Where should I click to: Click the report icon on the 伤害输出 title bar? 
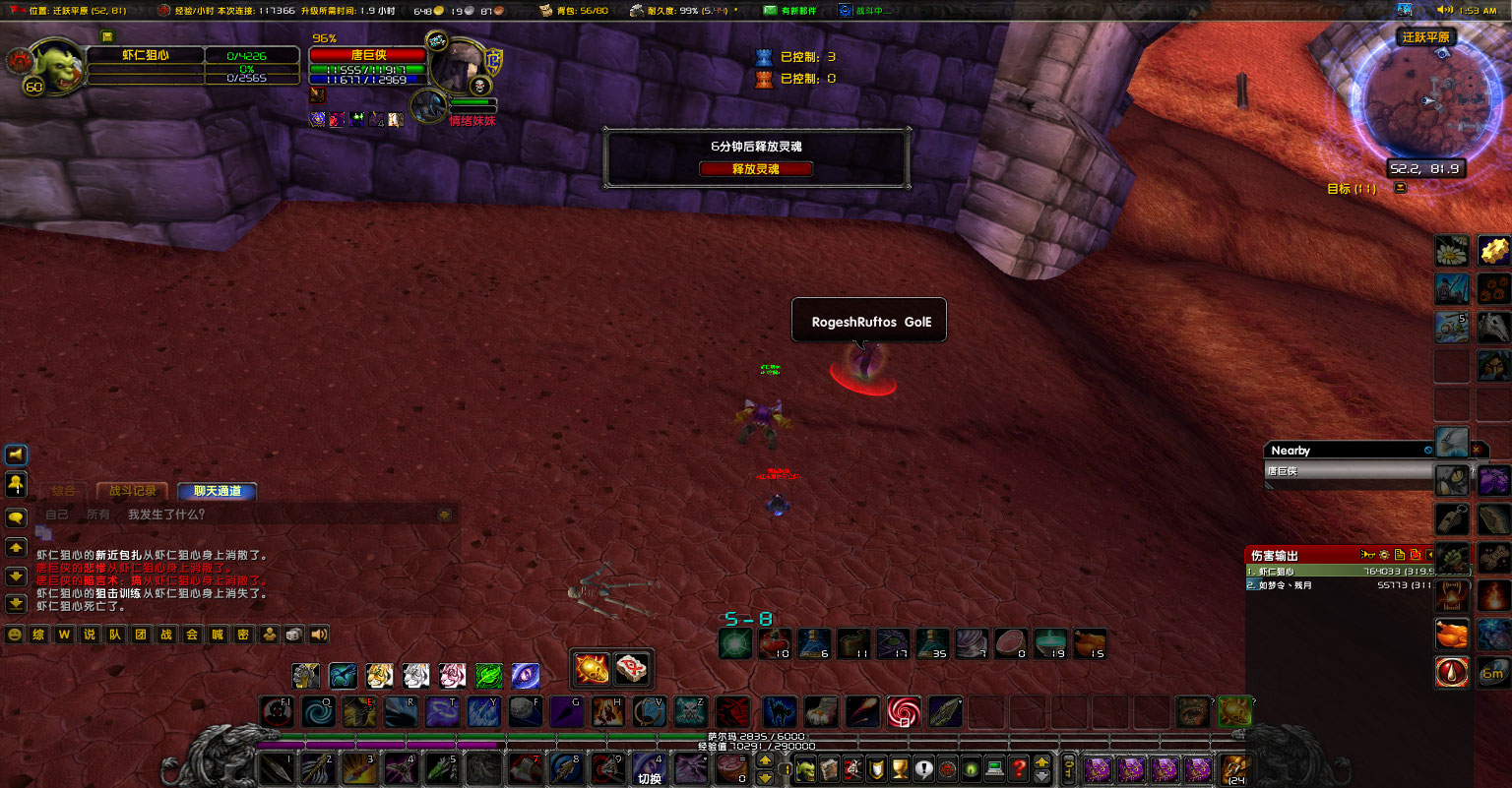[x=1400, y=554]
